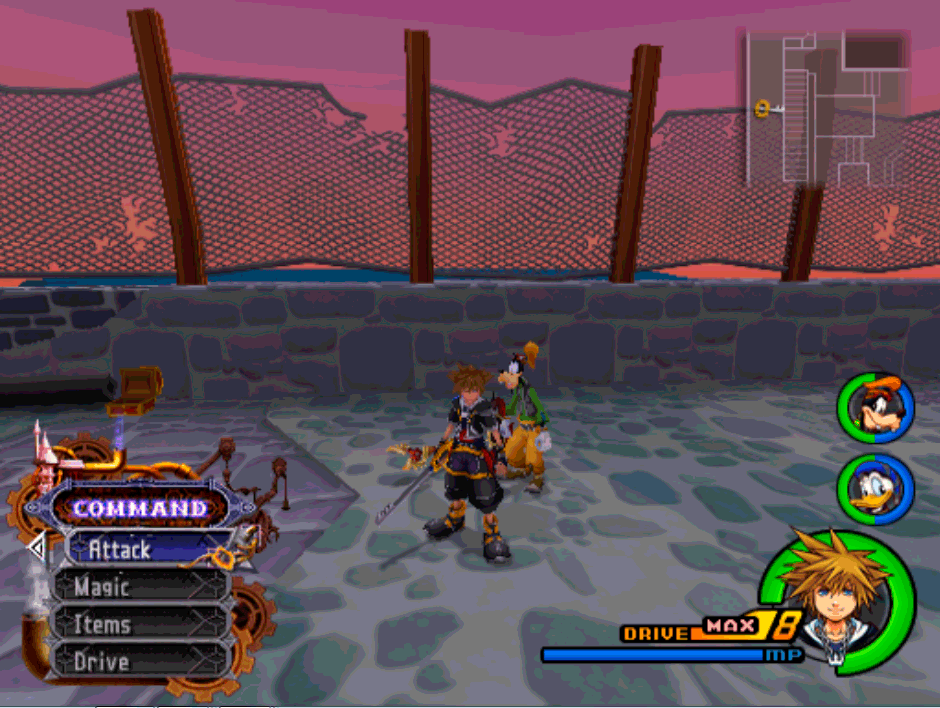Image resolution: width=940 pixels, height=708 pixels.
Task: Activate the Drive command
Action: 140,662
